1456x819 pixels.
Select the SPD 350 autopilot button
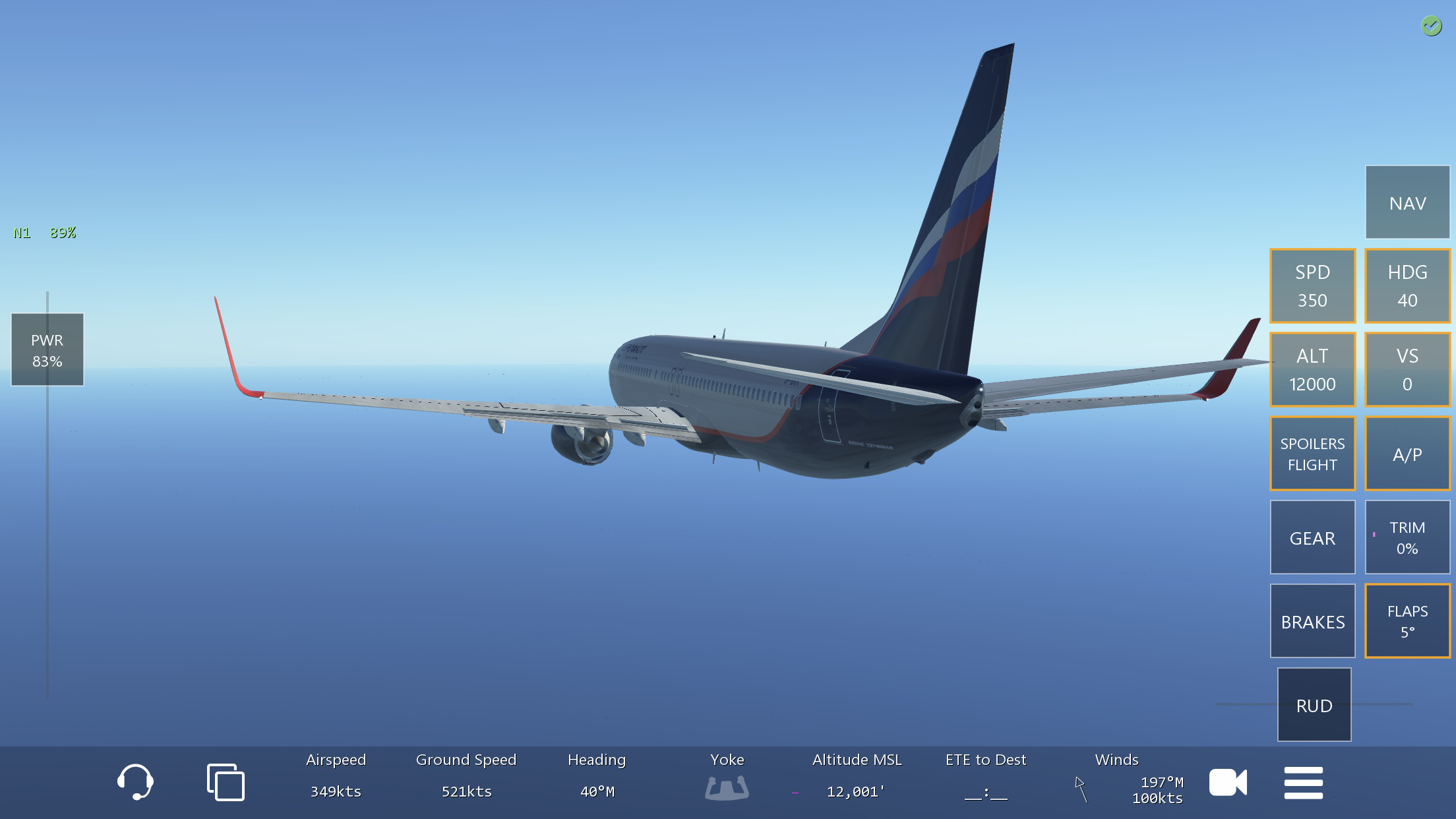pyautogui.click(x=1312, y=286)
